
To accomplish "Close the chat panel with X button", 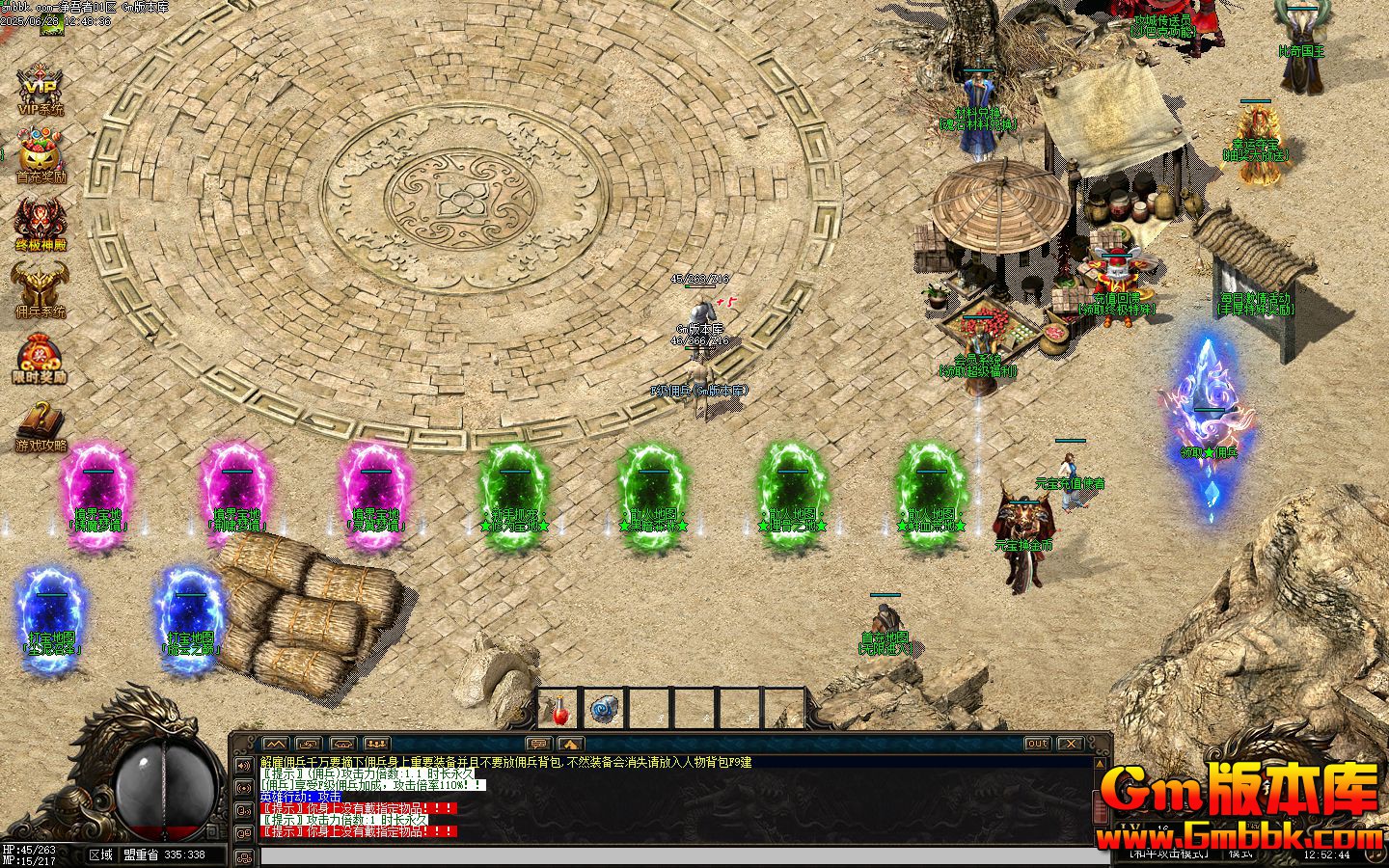I will (1070, 744).
